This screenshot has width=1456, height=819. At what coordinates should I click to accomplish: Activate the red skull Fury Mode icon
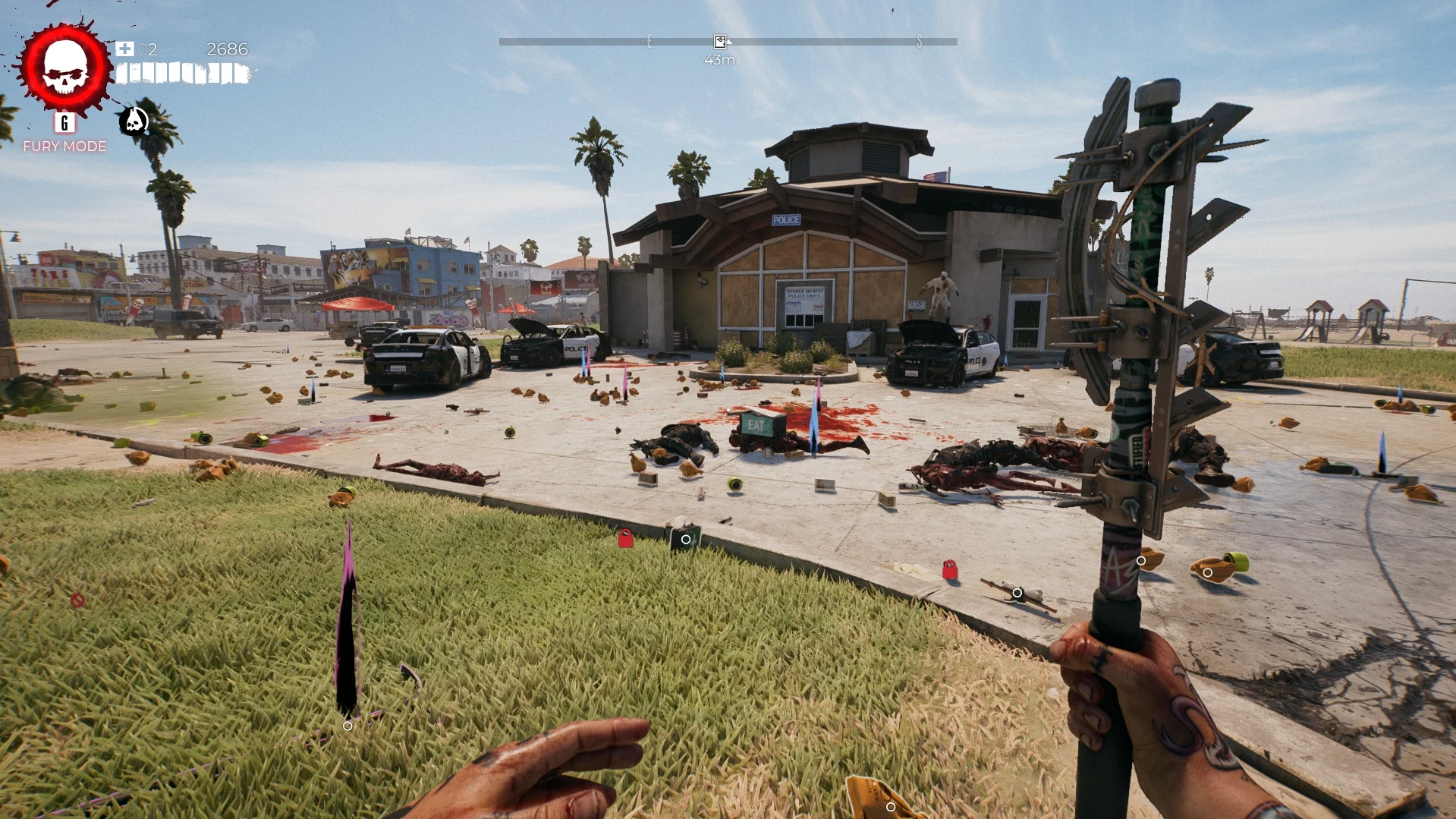click(x=65, y=68)
